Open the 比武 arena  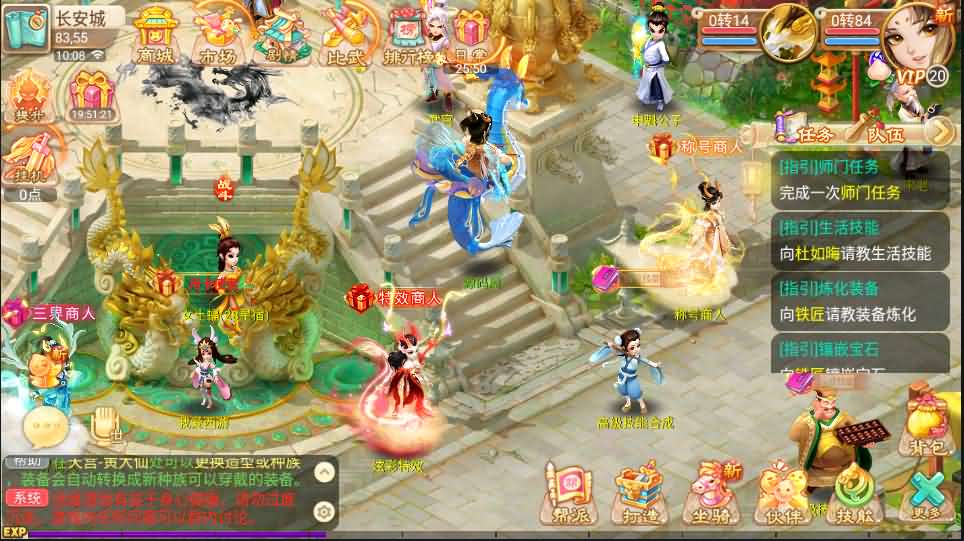coord(345,35)
